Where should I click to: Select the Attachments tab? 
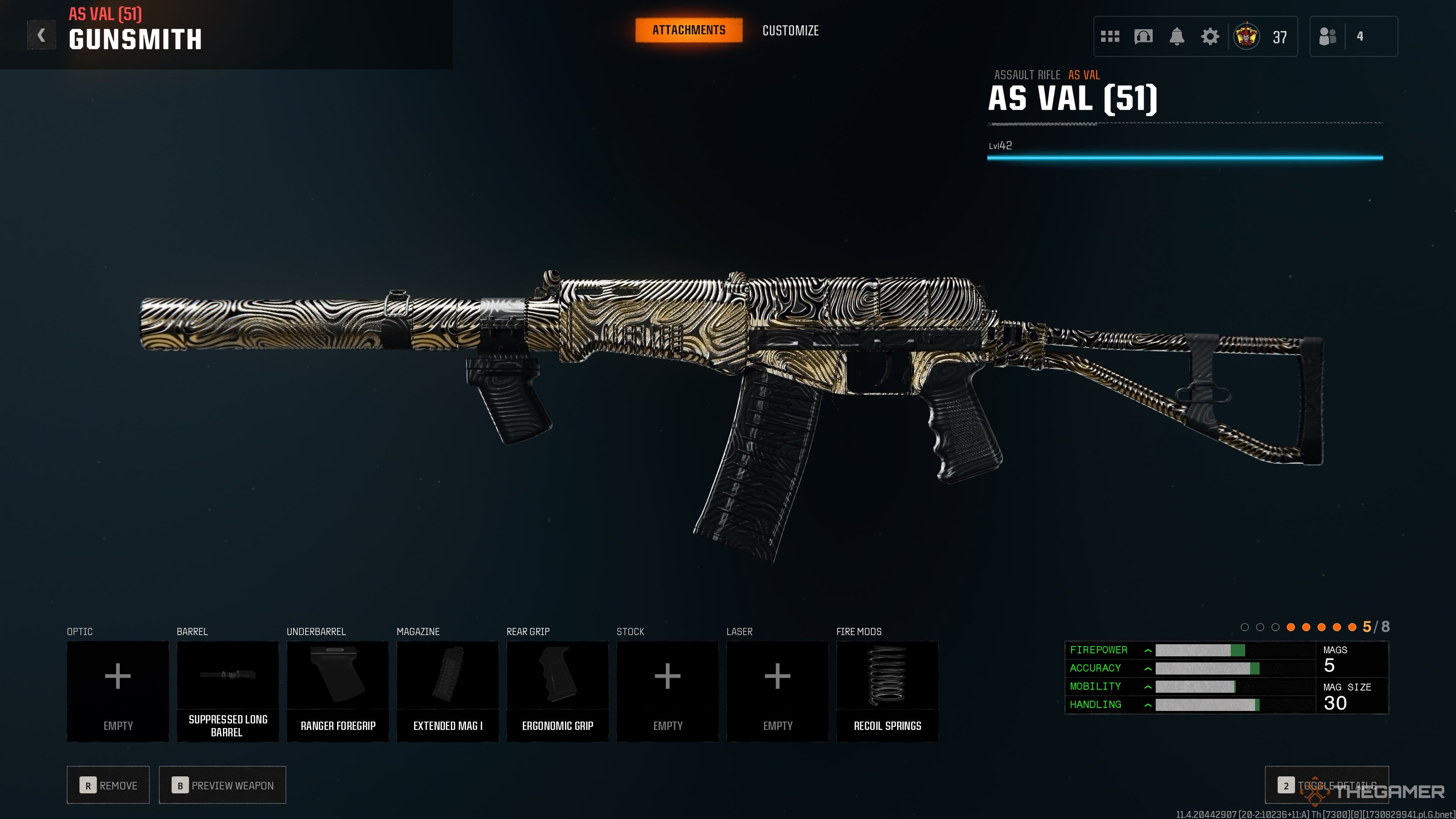(x=689, y=30)
